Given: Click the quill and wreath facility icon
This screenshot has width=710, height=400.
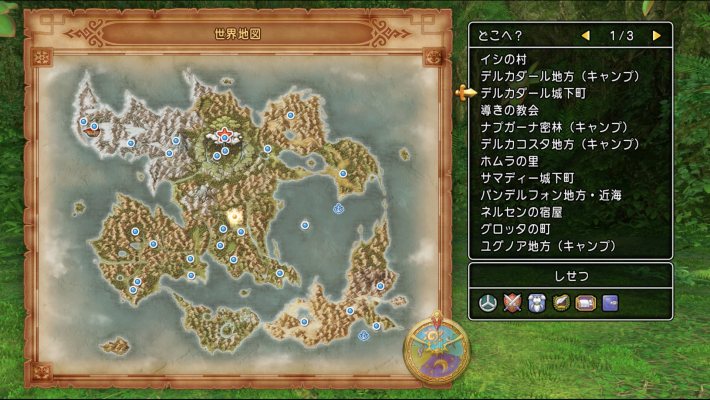Looking at the screenshot, I should point(562,302).
